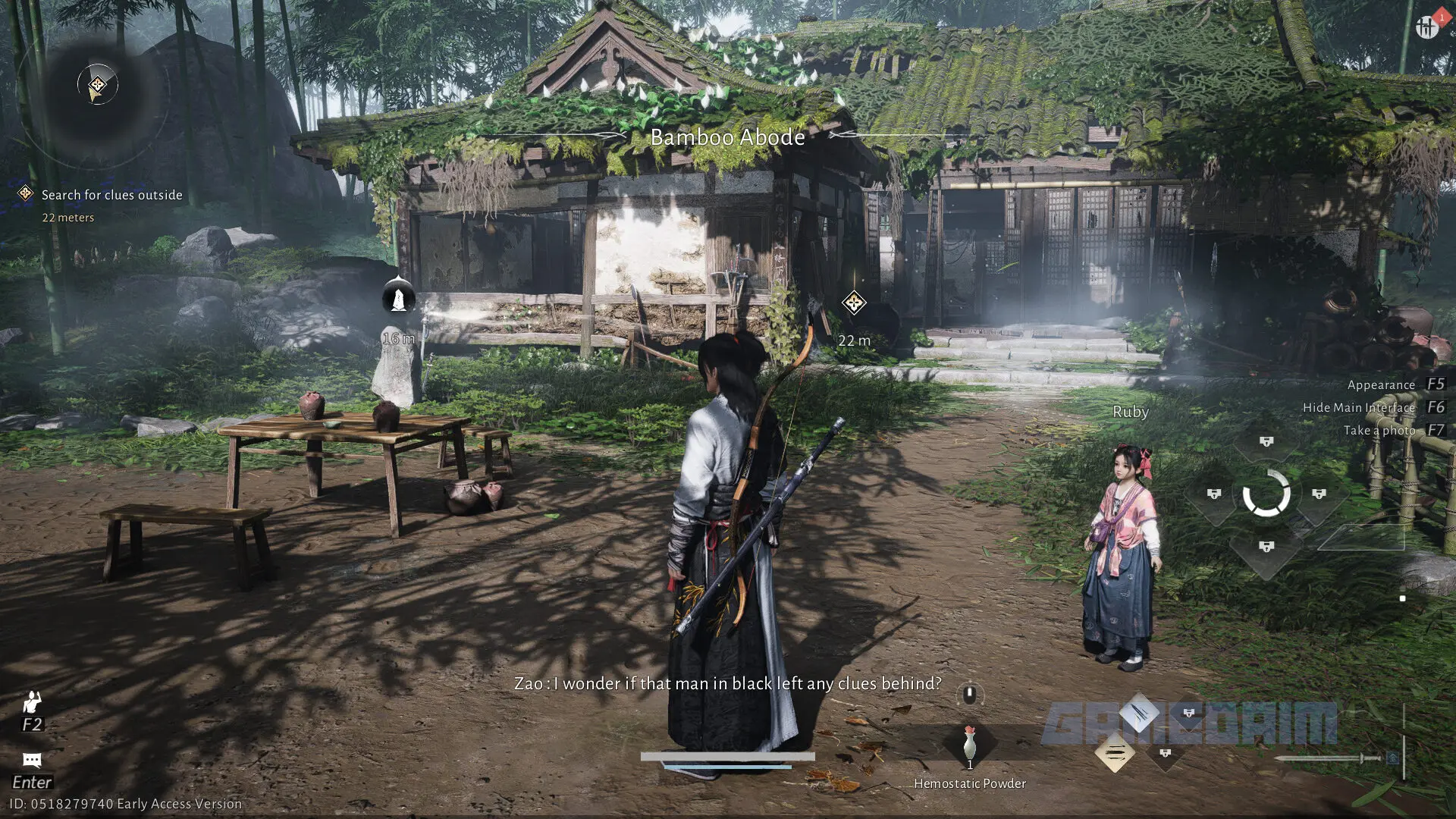Image resolution: width=1456 pixels, height=819 pixels.
Task: Activate the gold diamond triple-stroke skill
Action: 1115,753
